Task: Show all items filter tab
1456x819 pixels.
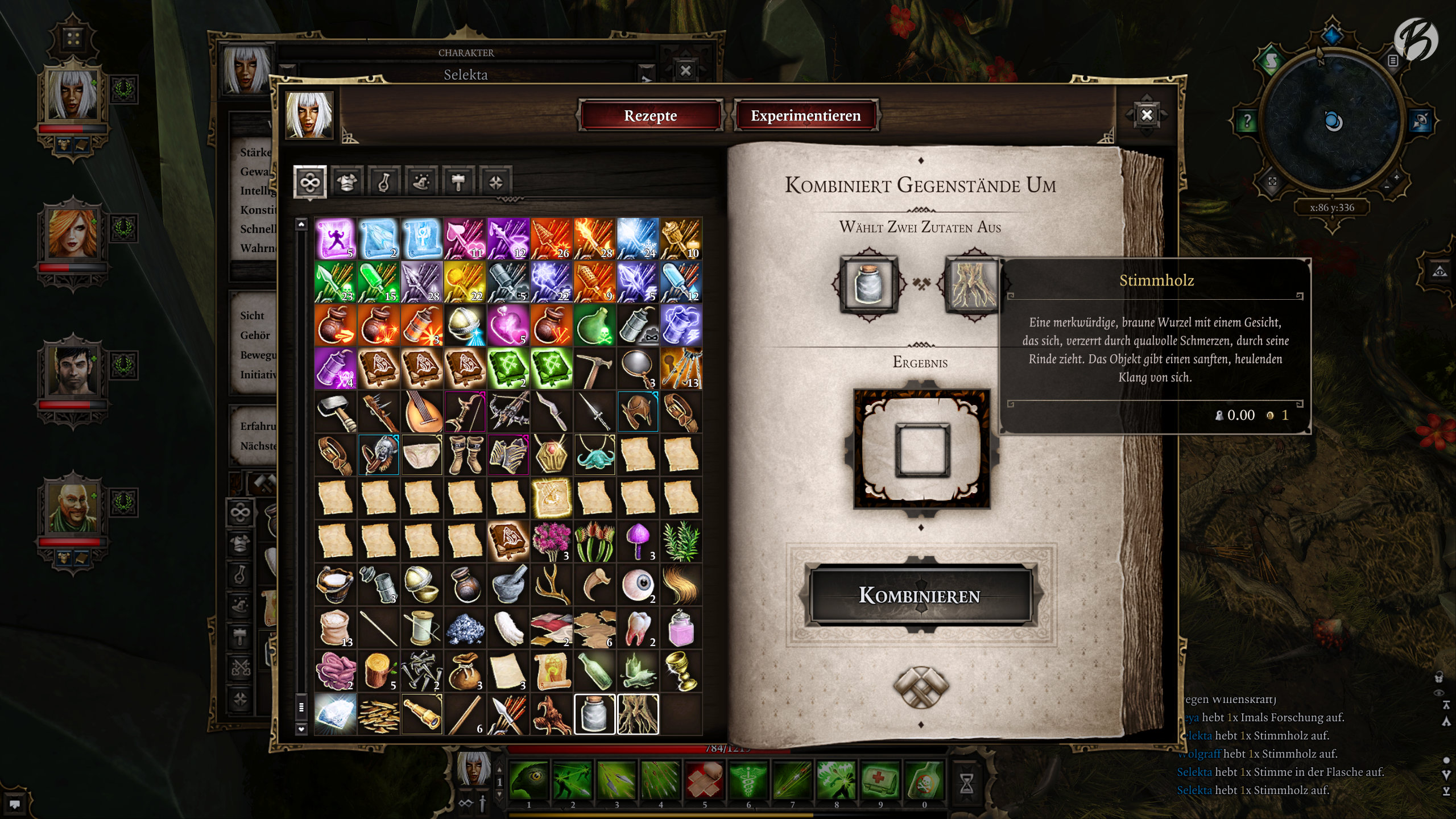Action: pyautogui.click(x=310, y=182)
